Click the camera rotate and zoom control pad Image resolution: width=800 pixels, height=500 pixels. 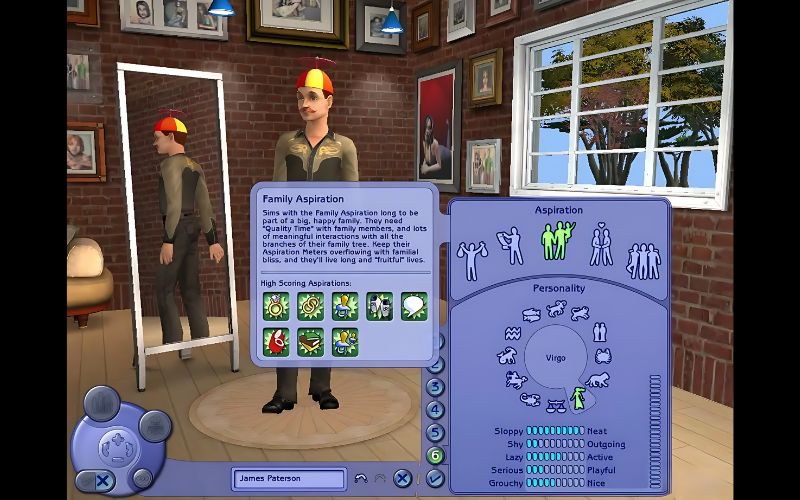coord(117,441)
